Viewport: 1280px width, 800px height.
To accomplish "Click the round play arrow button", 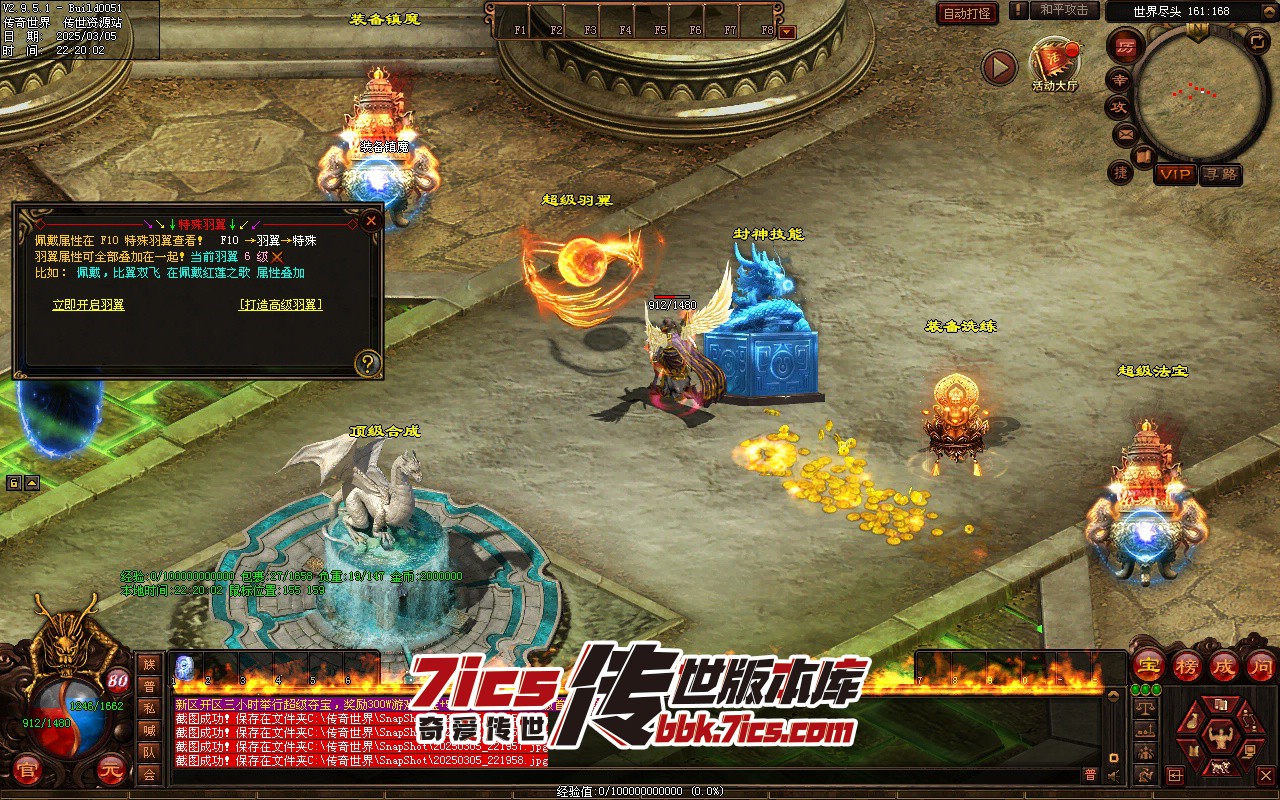I will pos(998,67).
